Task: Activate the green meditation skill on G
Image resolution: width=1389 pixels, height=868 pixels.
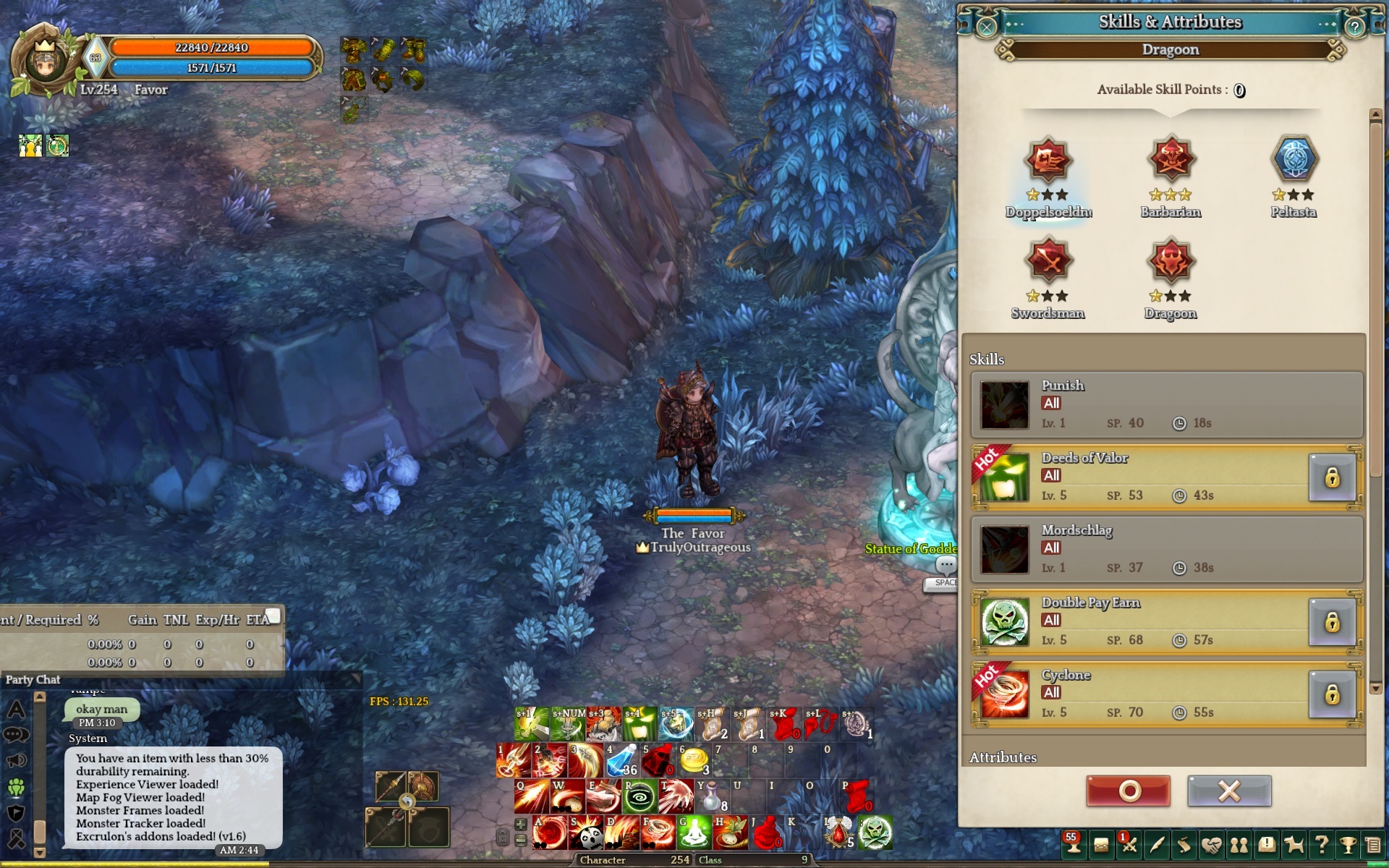Action: pyautogui.click(x=694, y=833)
